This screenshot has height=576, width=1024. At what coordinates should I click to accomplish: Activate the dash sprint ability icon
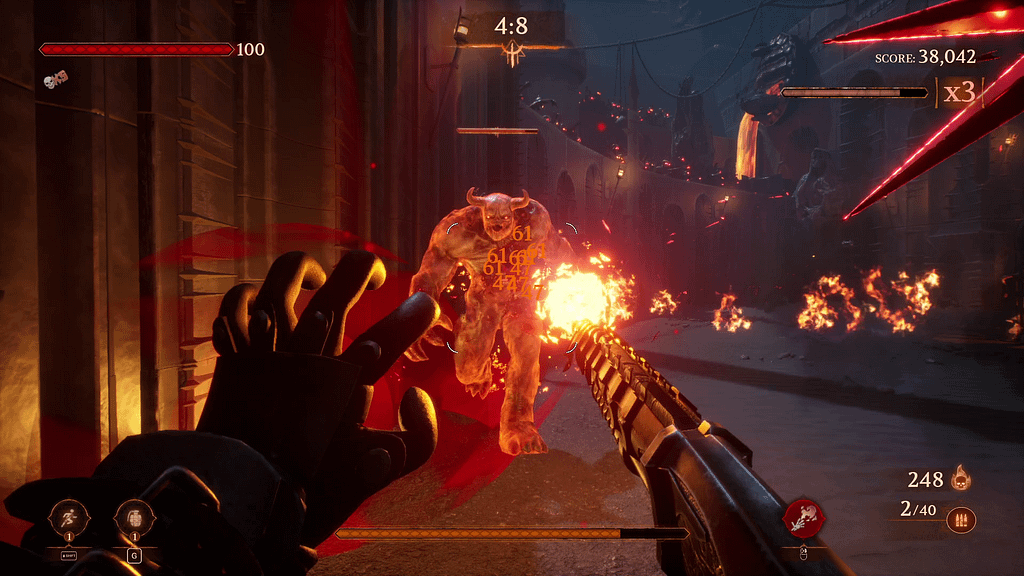[x=69, y=517]
